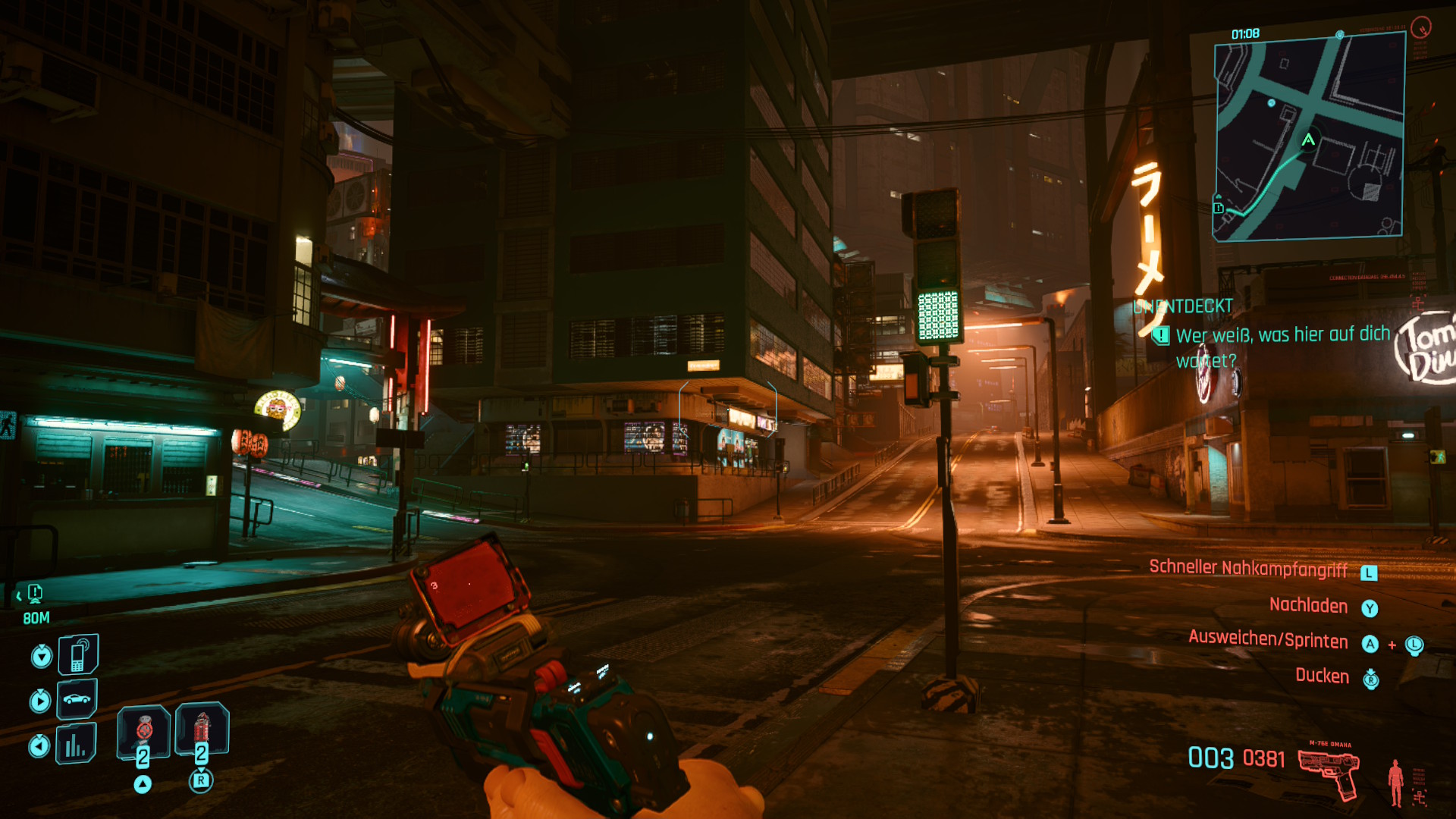Select the vehicle call icon
1456x819 pixels.
77,698
